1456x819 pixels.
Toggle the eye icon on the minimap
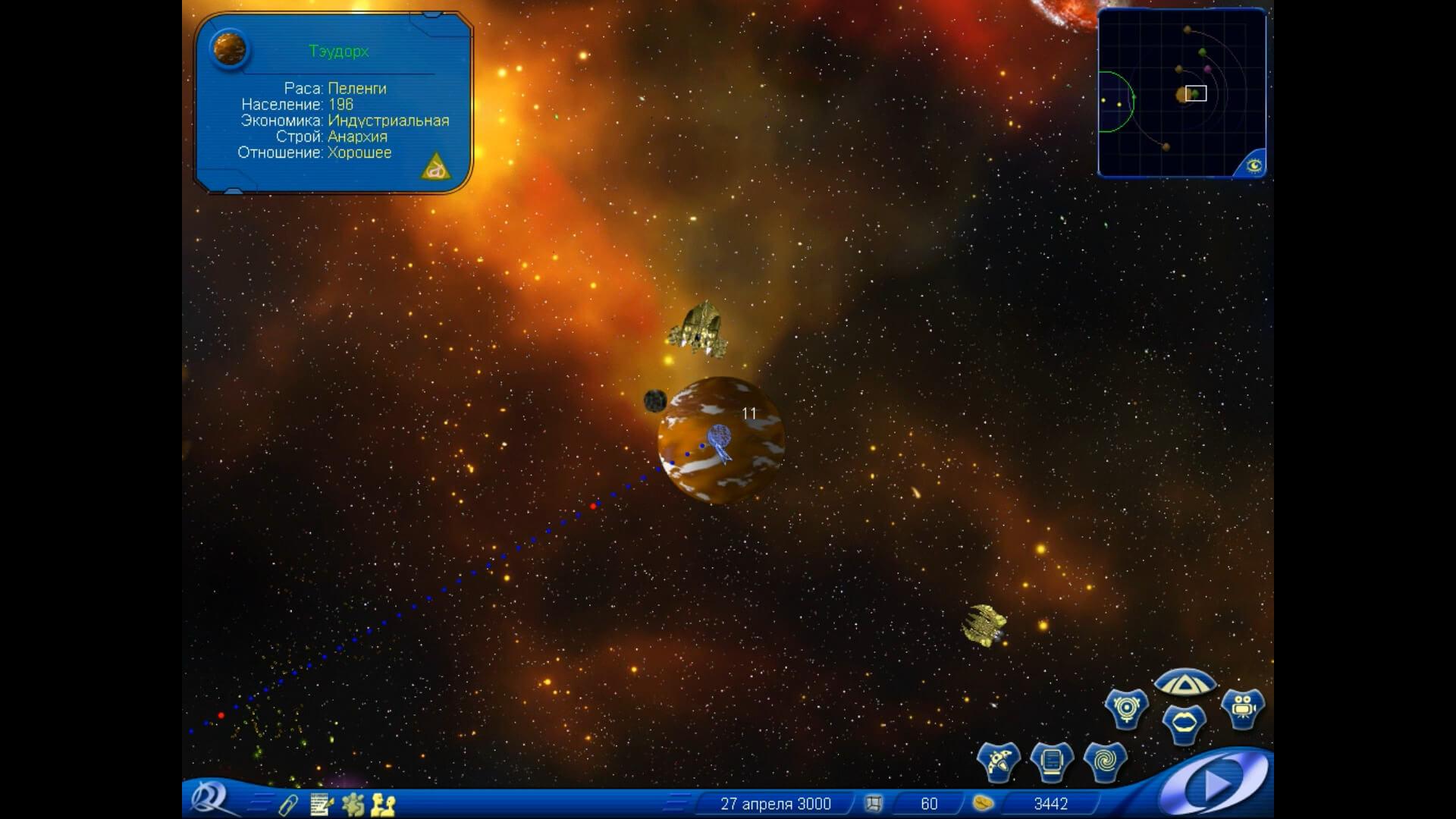pos(1253,165)
